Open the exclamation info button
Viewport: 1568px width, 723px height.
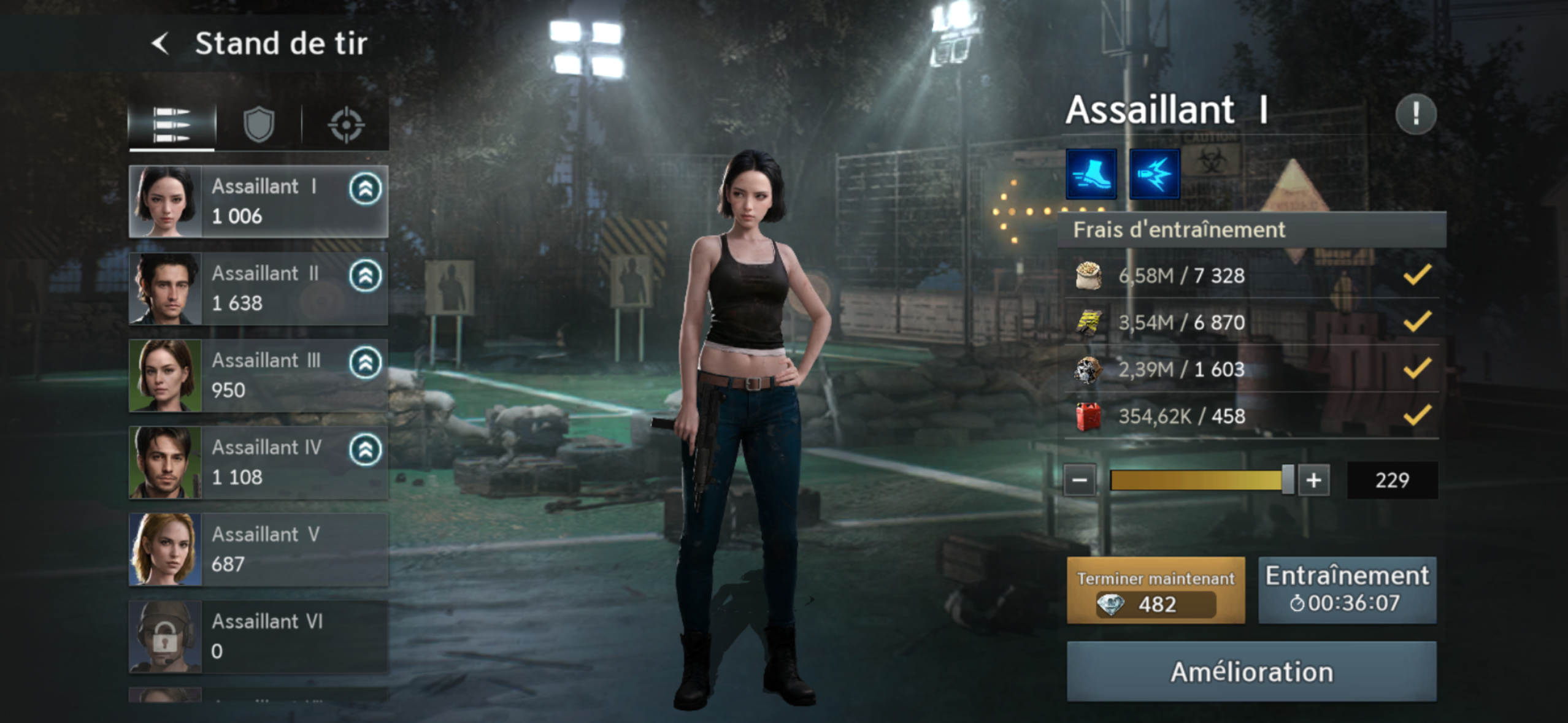pyautogui.click(x=1415, y=114)
